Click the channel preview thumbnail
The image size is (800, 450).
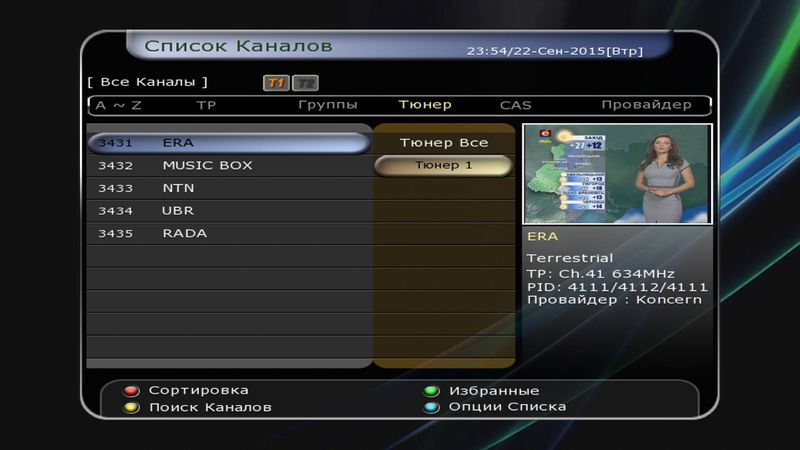point(617,174)
